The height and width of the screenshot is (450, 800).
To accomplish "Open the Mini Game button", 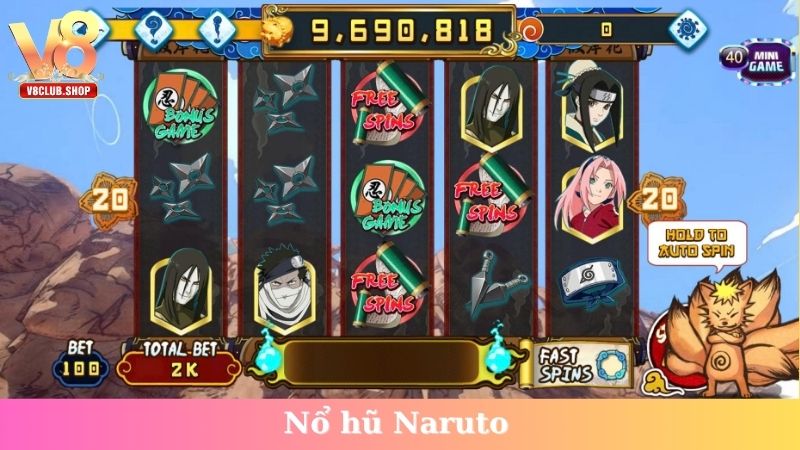I will click(759, 61).
